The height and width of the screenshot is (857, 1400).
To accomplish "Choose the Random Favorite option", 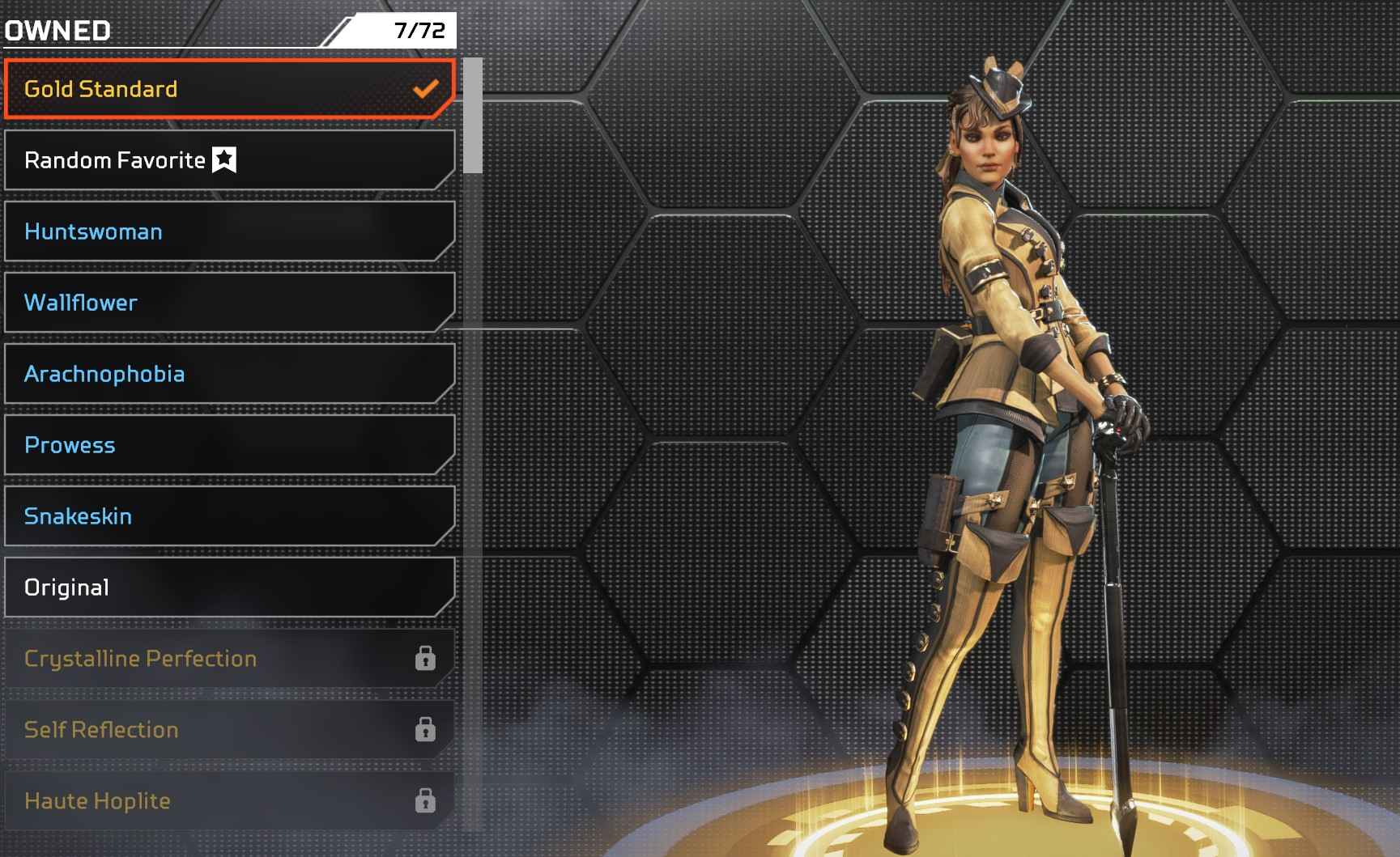I will (x=229, y=160).
